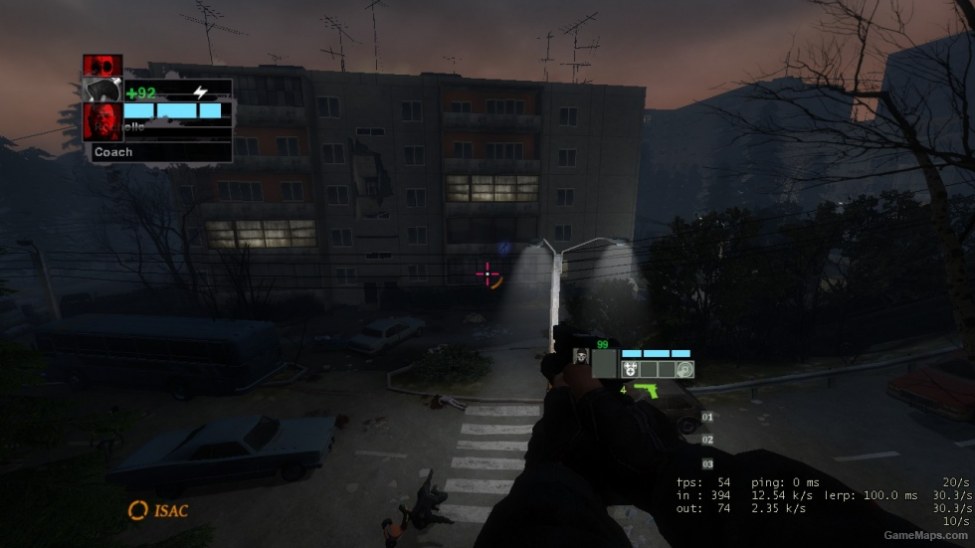Click Coach's red teammate portrait
The width and height of the screenshot is (975, 548).
pos(104,122)
